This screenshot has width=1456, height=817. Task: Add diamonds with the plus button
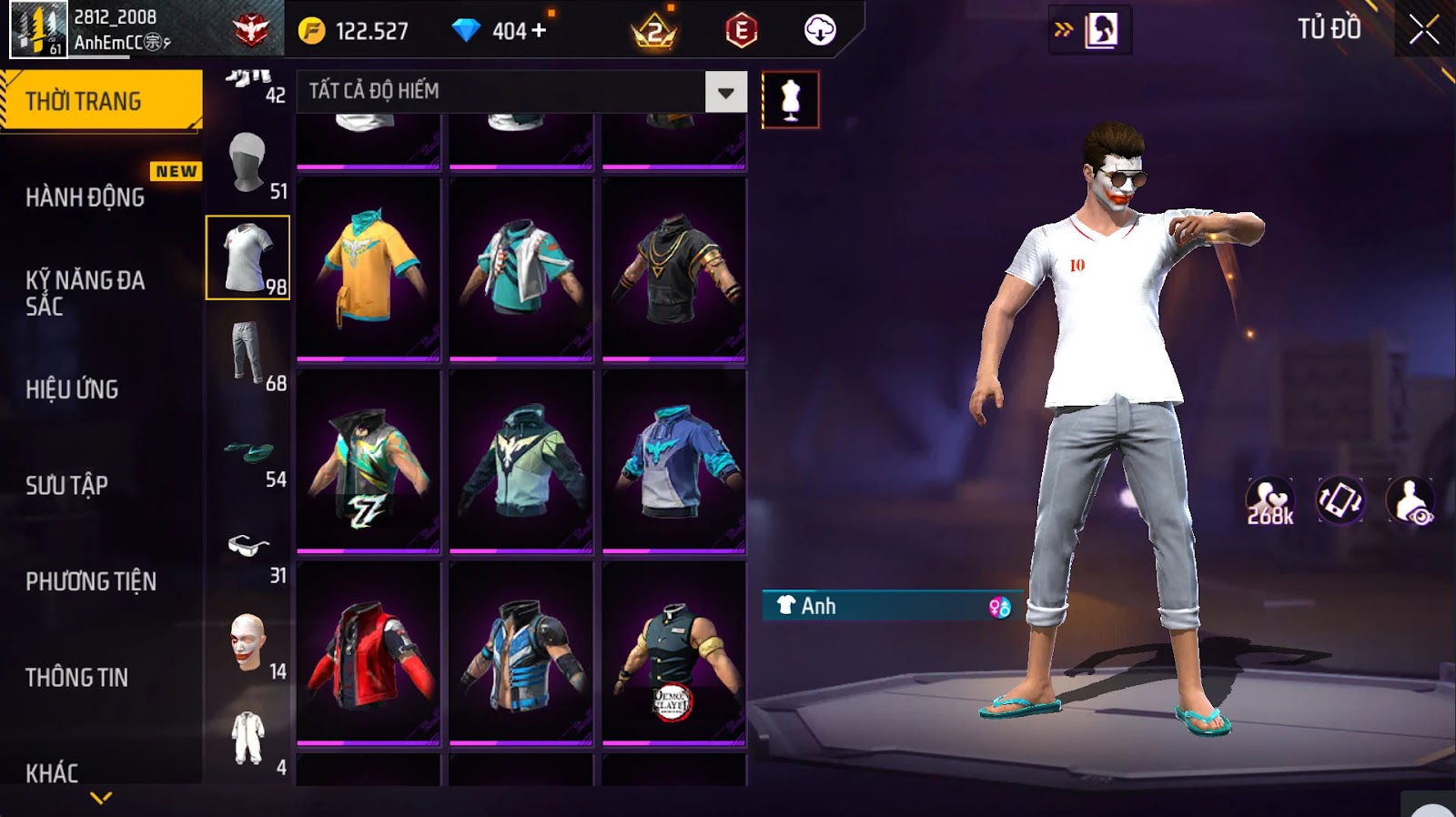[x=539, y=31]
